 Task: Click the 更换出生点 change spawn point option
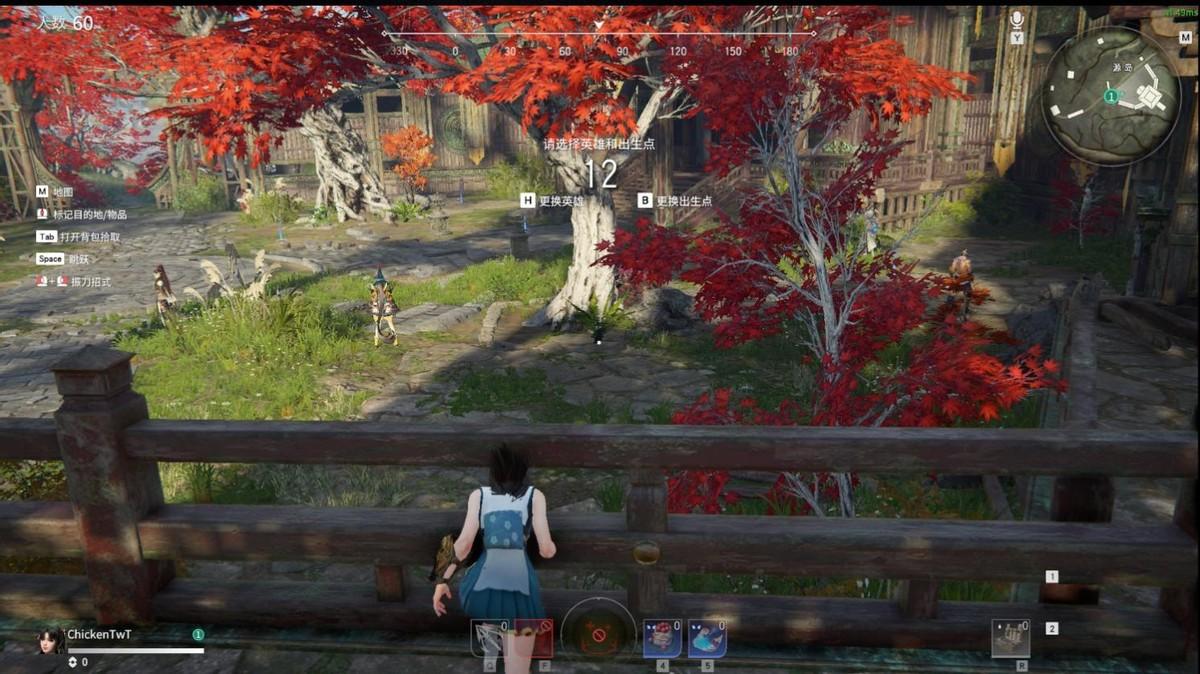(x=684, y=200)
